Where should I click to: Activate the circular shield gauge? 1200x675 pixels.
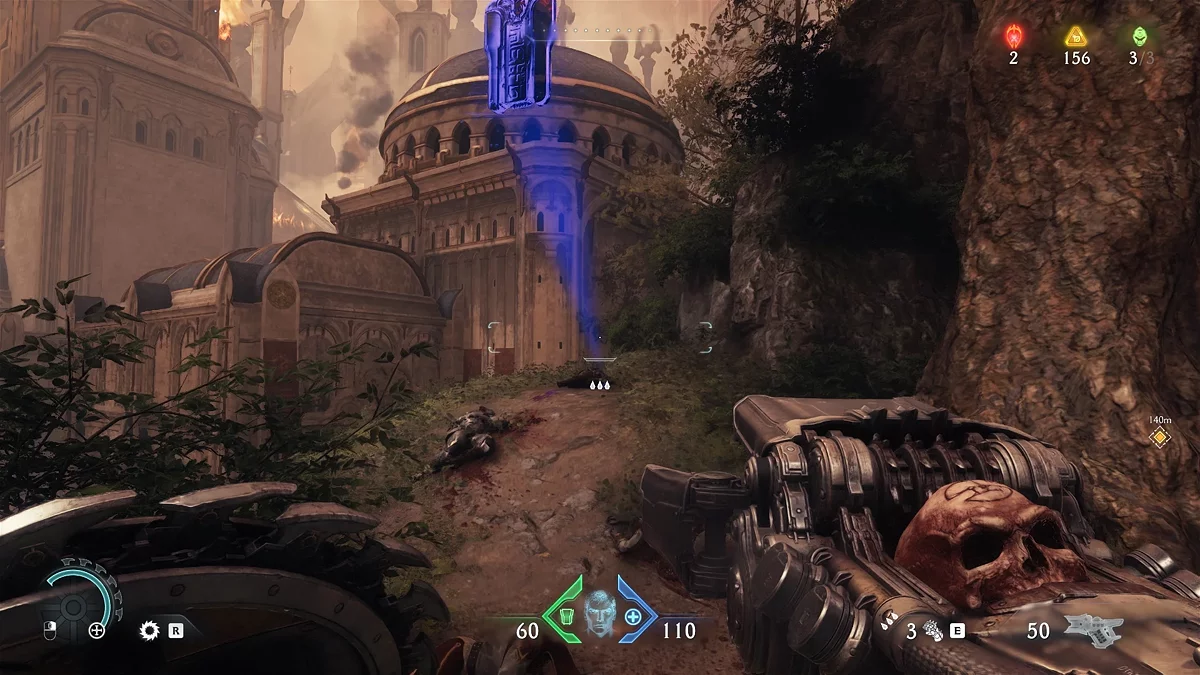tap(73, 606)
